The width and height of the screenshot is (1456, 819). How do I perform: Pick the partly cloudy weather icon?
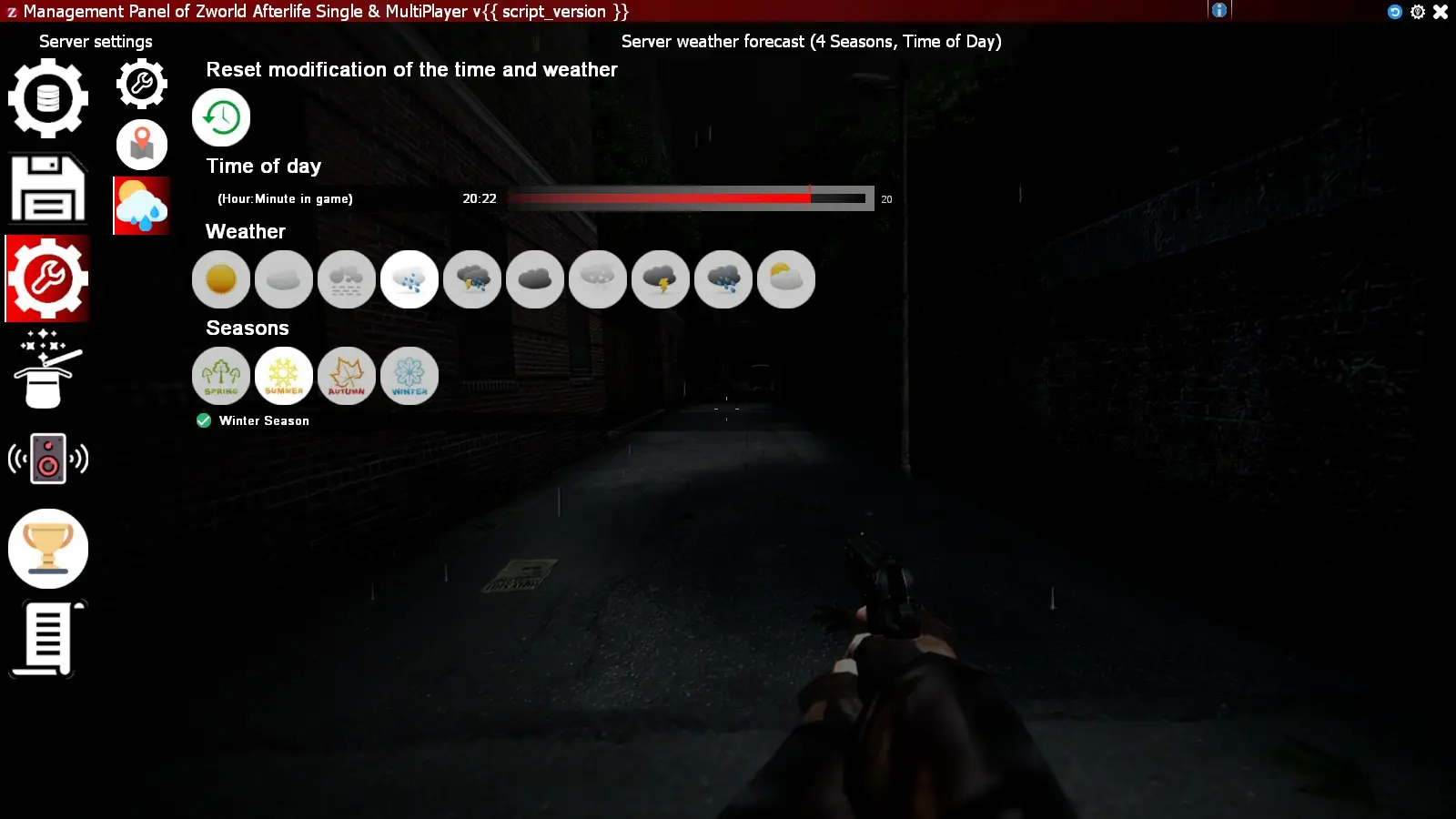point(786,279)
